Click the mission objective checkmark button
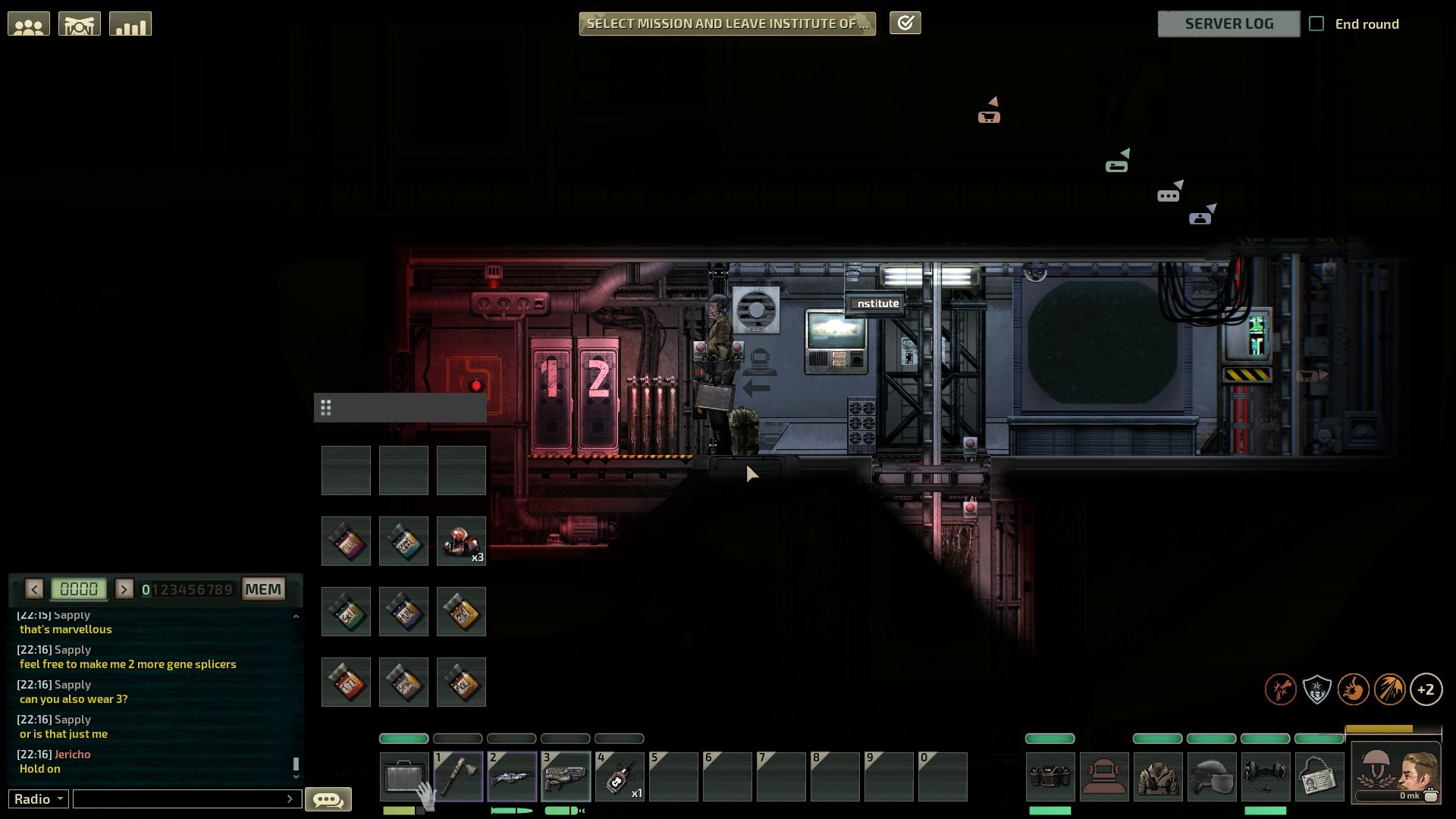This screenshot has width=1456, height=819. pos(905,24)
